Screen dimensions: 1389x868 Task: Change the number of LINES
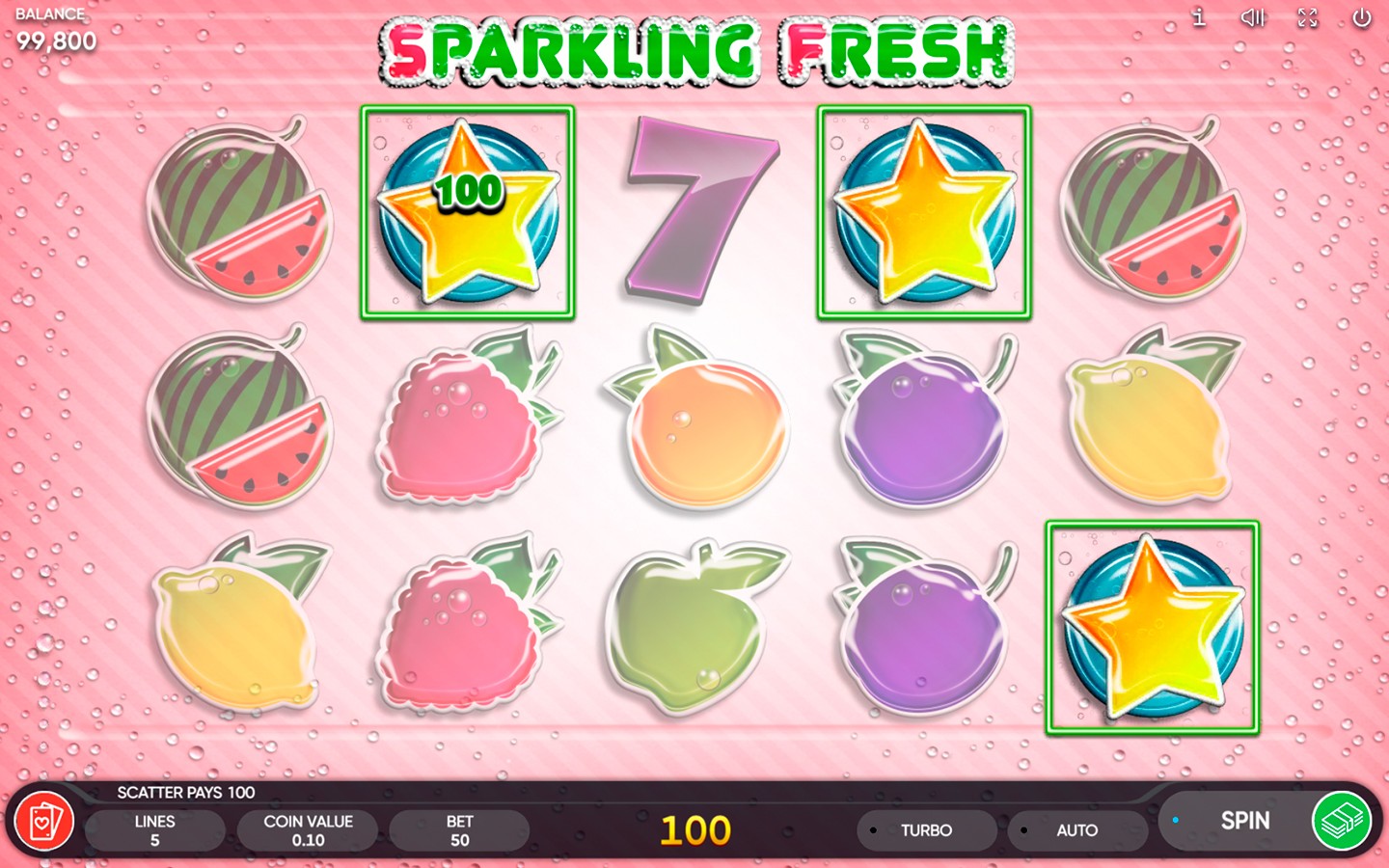(x=154, y=830)
